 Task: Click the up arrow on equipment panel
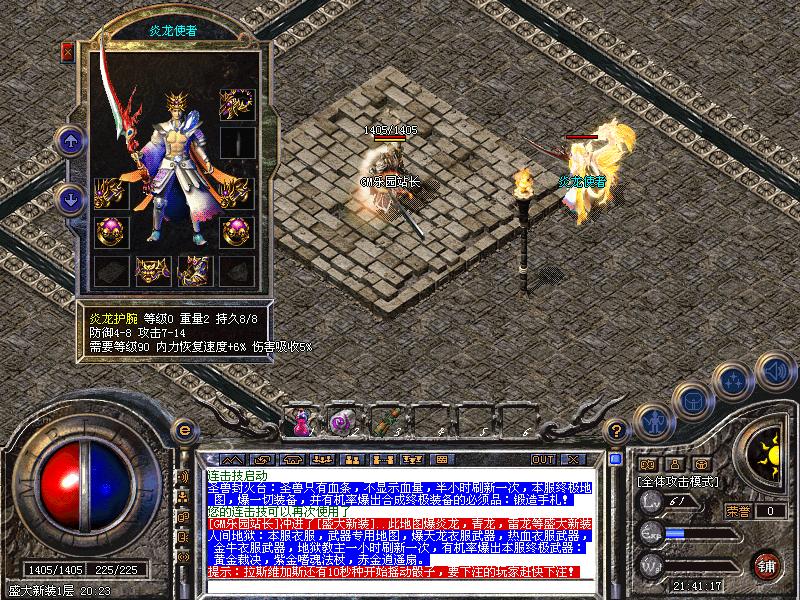click(x=71, y=141)
